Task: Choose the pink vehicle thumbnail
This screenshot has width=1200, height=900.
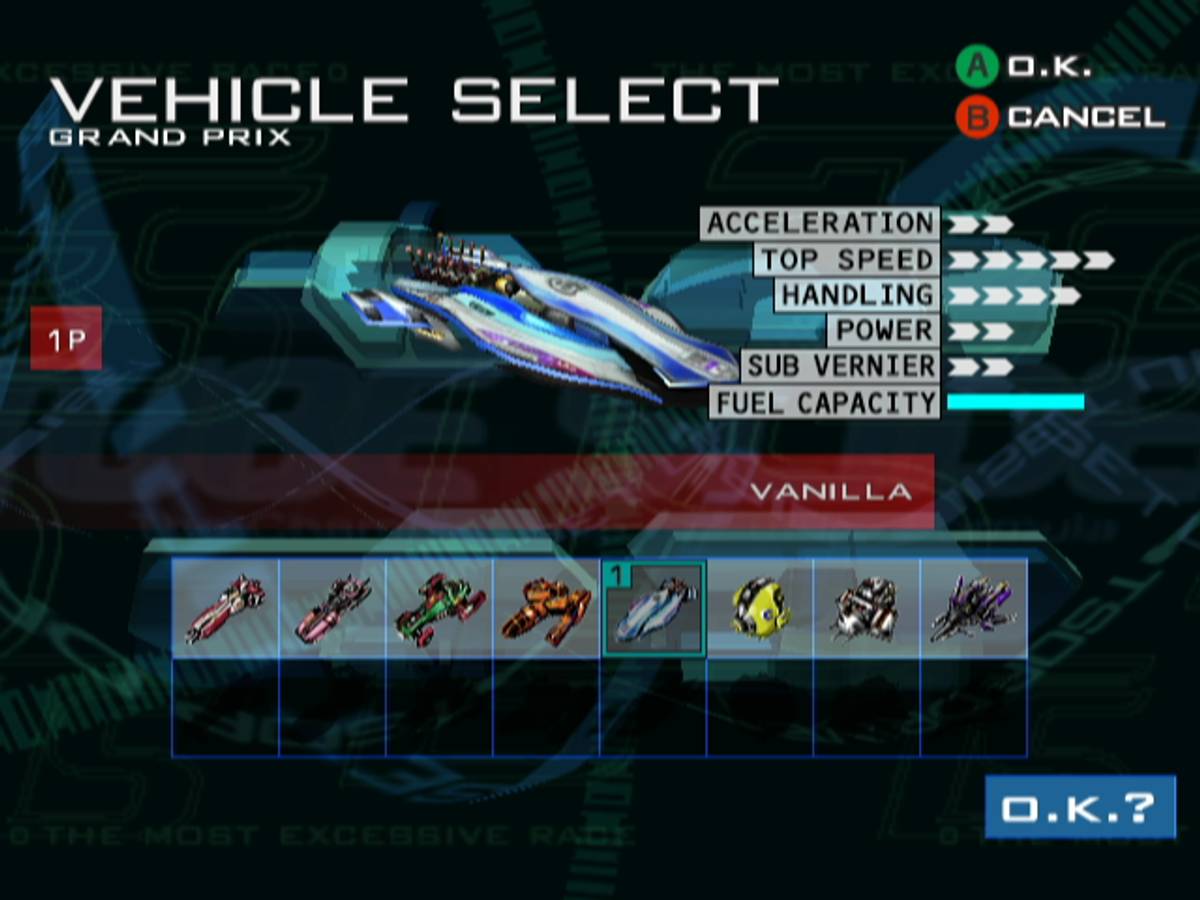Action: [x=332, y=608]
